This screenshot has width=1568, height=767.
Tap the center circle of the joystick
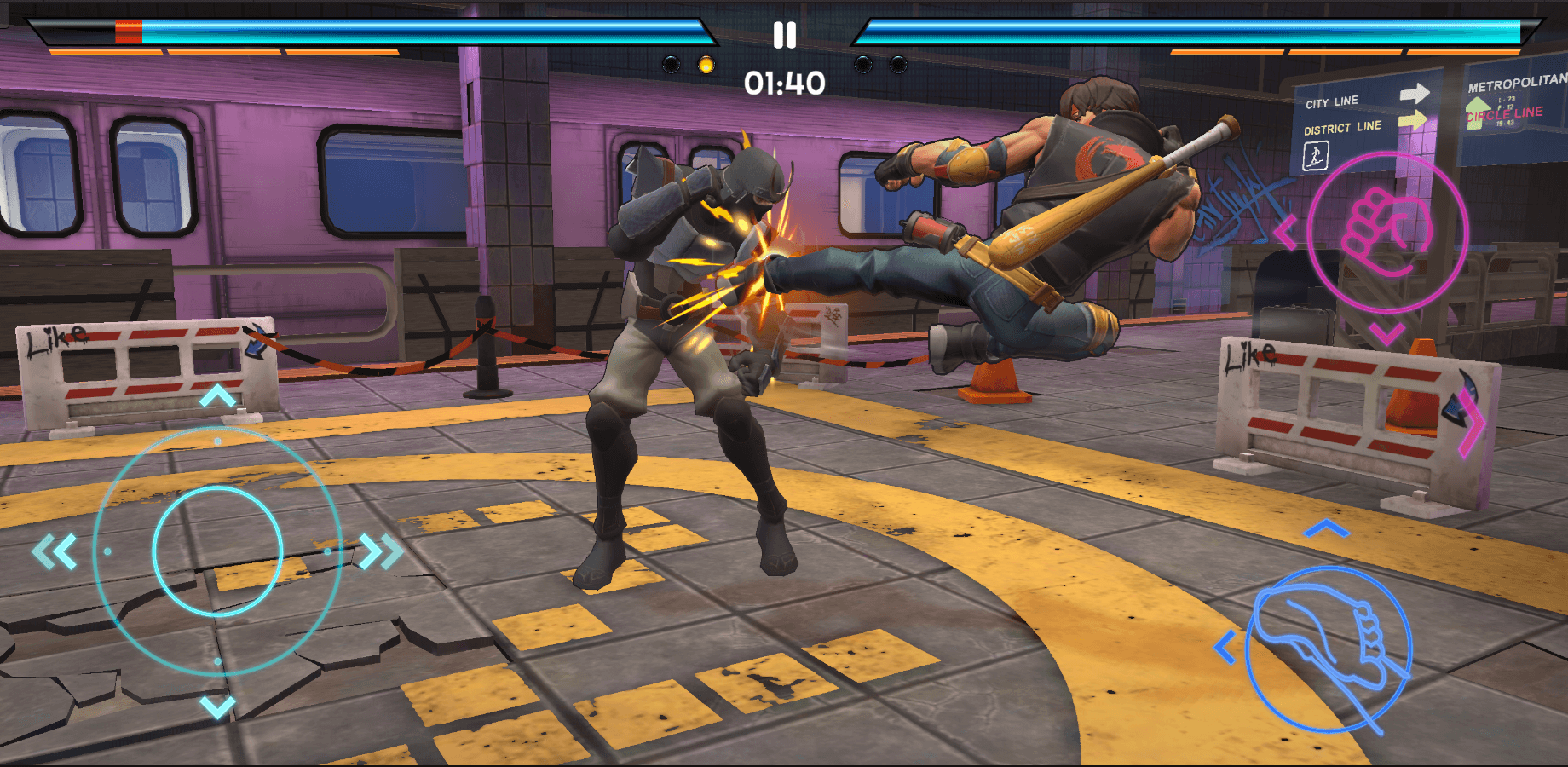coord(217,551)
